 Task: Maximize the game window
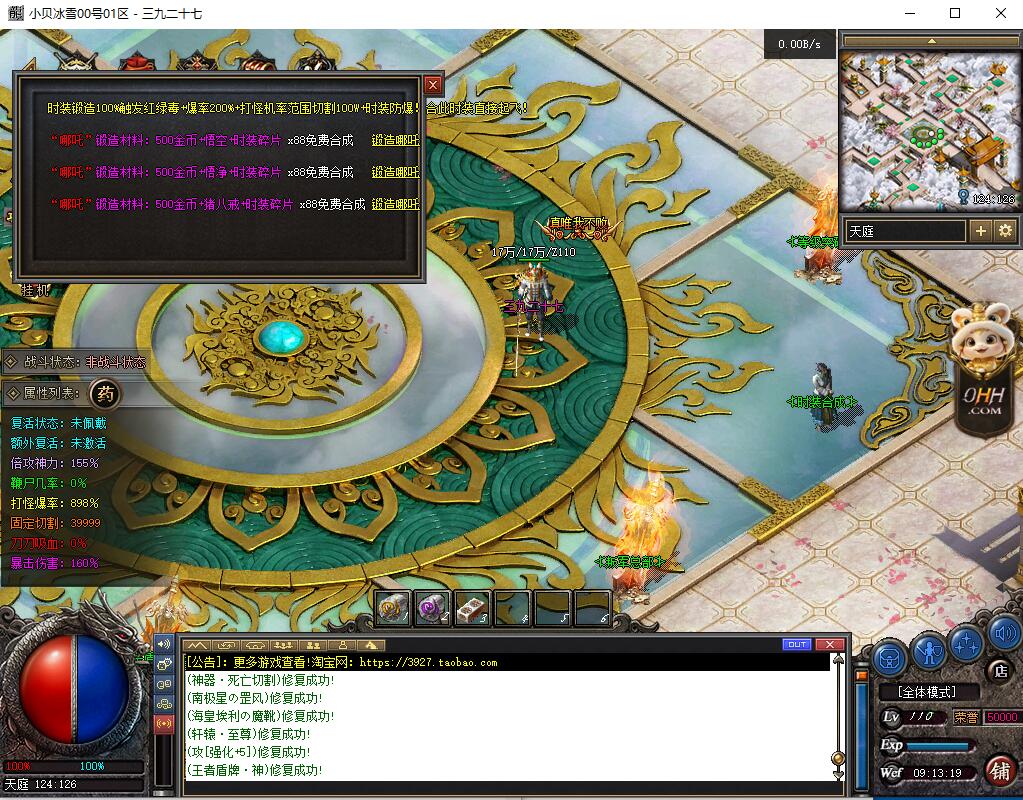[955, 13]
